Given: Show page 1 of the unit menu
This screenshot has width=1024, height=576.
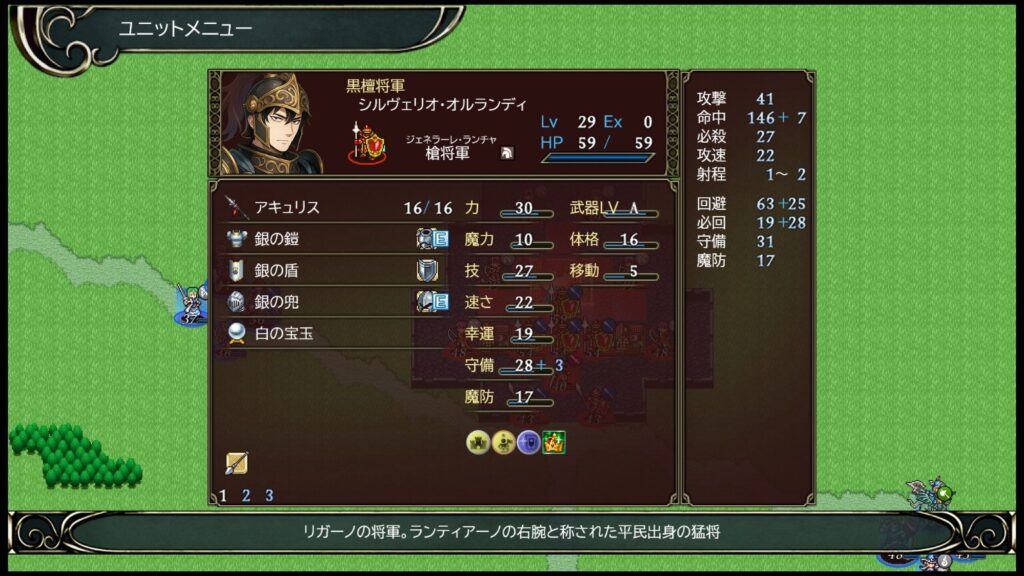Looking at the screenshot, I should pos(223,495).
